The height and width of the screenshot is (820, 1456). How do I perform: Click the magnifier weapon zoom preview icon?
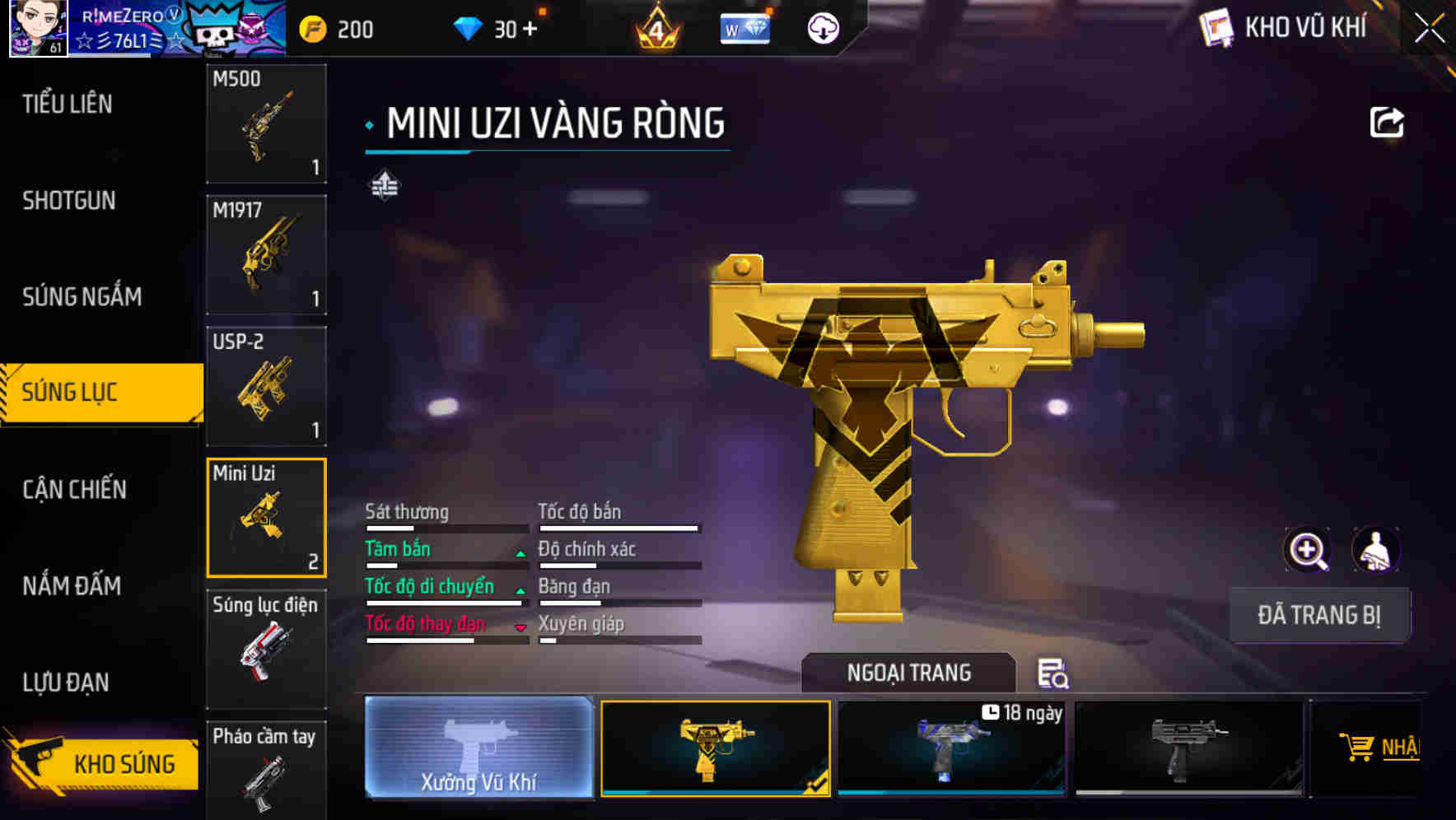pyautogui.click(x=1305, y=550)
